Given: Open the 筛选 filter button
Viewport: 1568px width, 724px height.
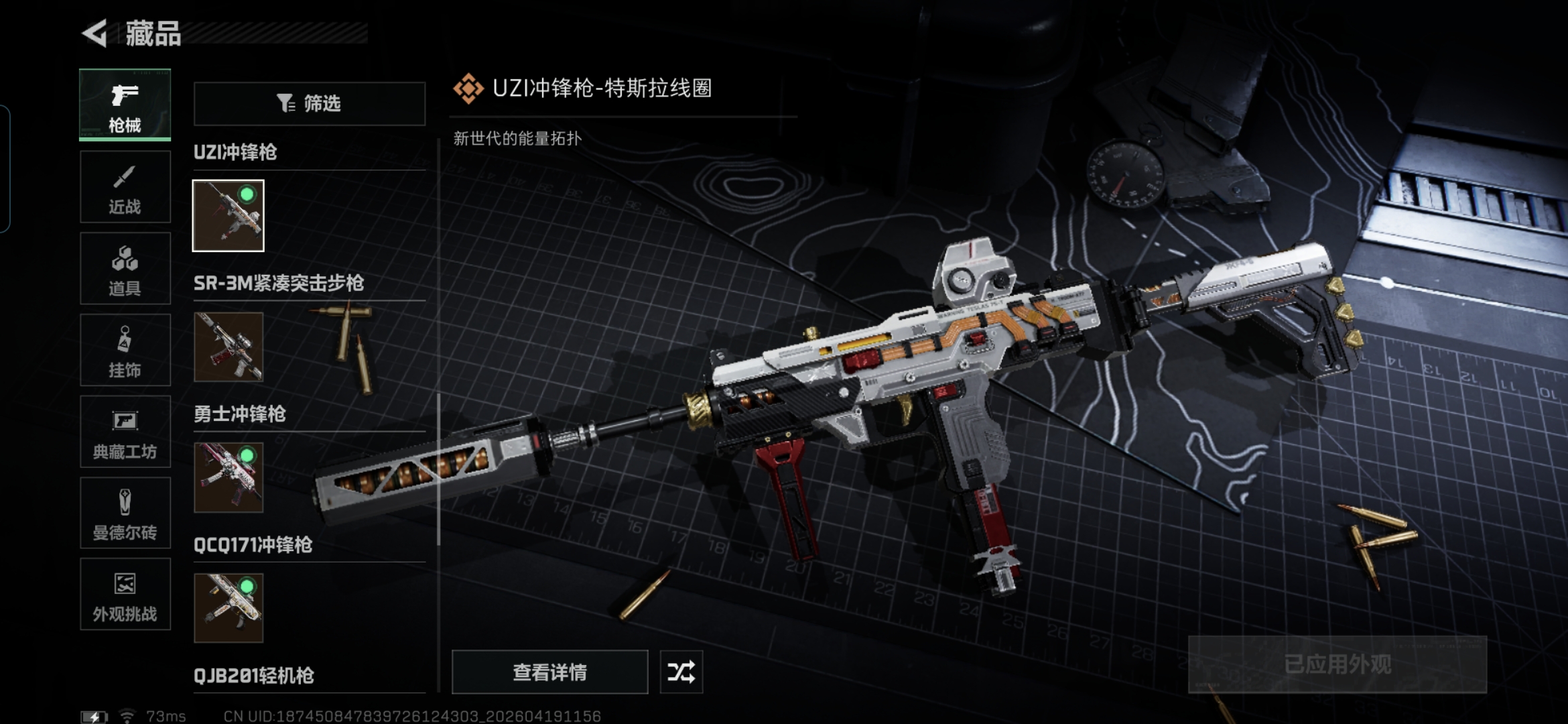Looking at the screenshot, I should coord(310,103).
